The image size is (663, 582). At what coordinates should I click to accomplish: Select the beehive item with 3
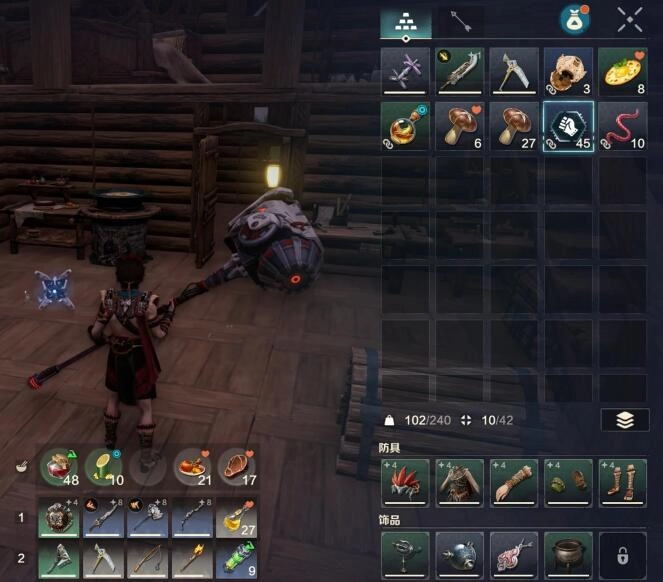coord(567,72)
